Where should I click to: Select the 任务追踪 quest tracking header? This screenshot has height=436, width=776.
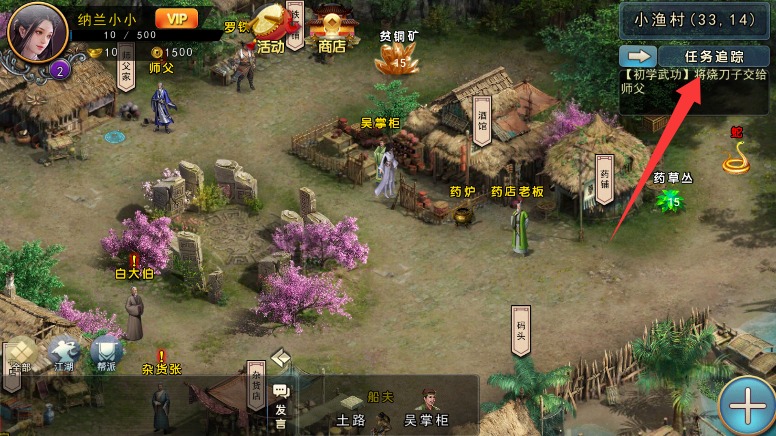(713, 55)
